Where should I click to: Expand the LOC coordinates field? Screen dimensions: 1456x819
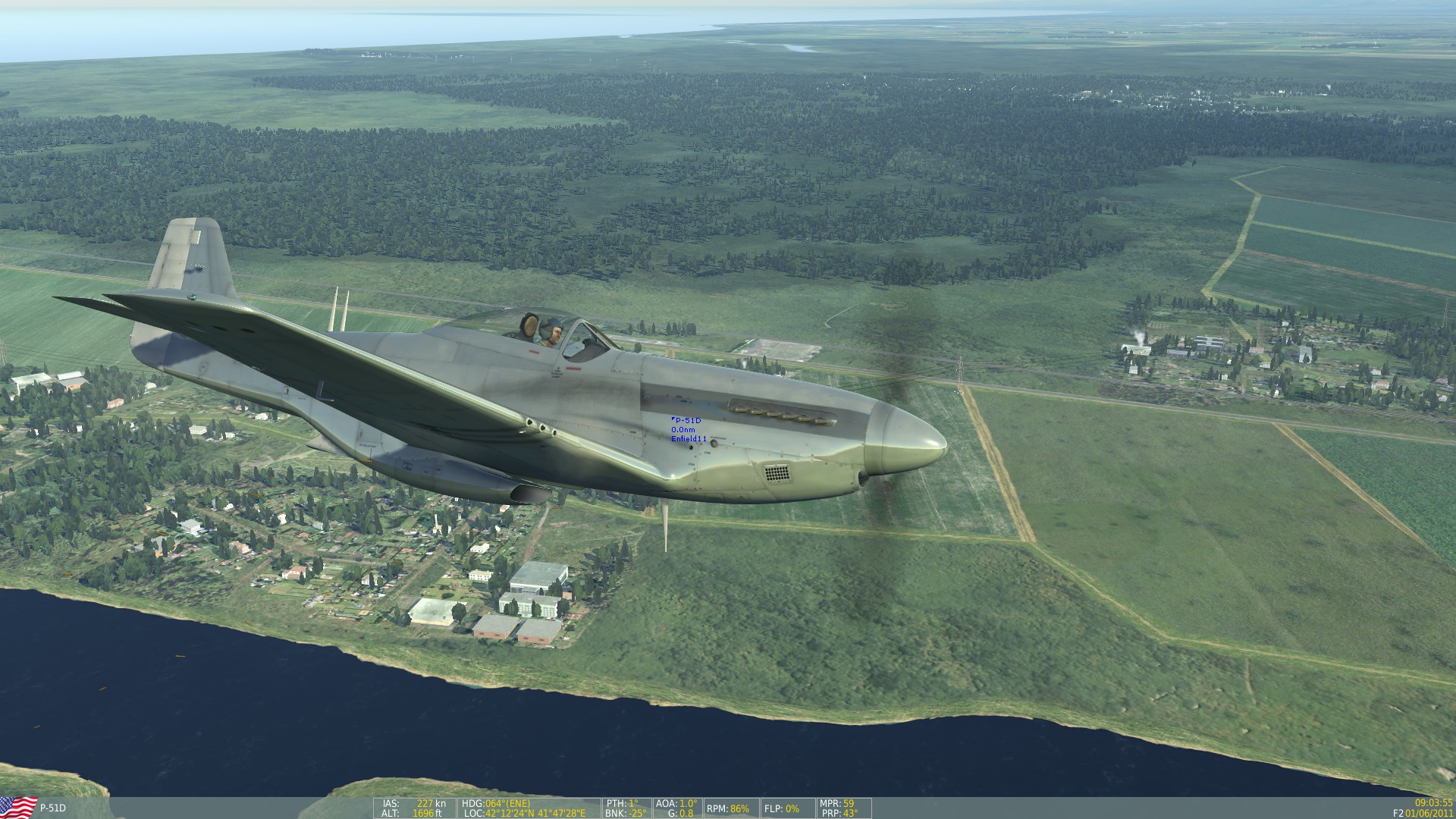pyautogui.click(x=524, y=814)
